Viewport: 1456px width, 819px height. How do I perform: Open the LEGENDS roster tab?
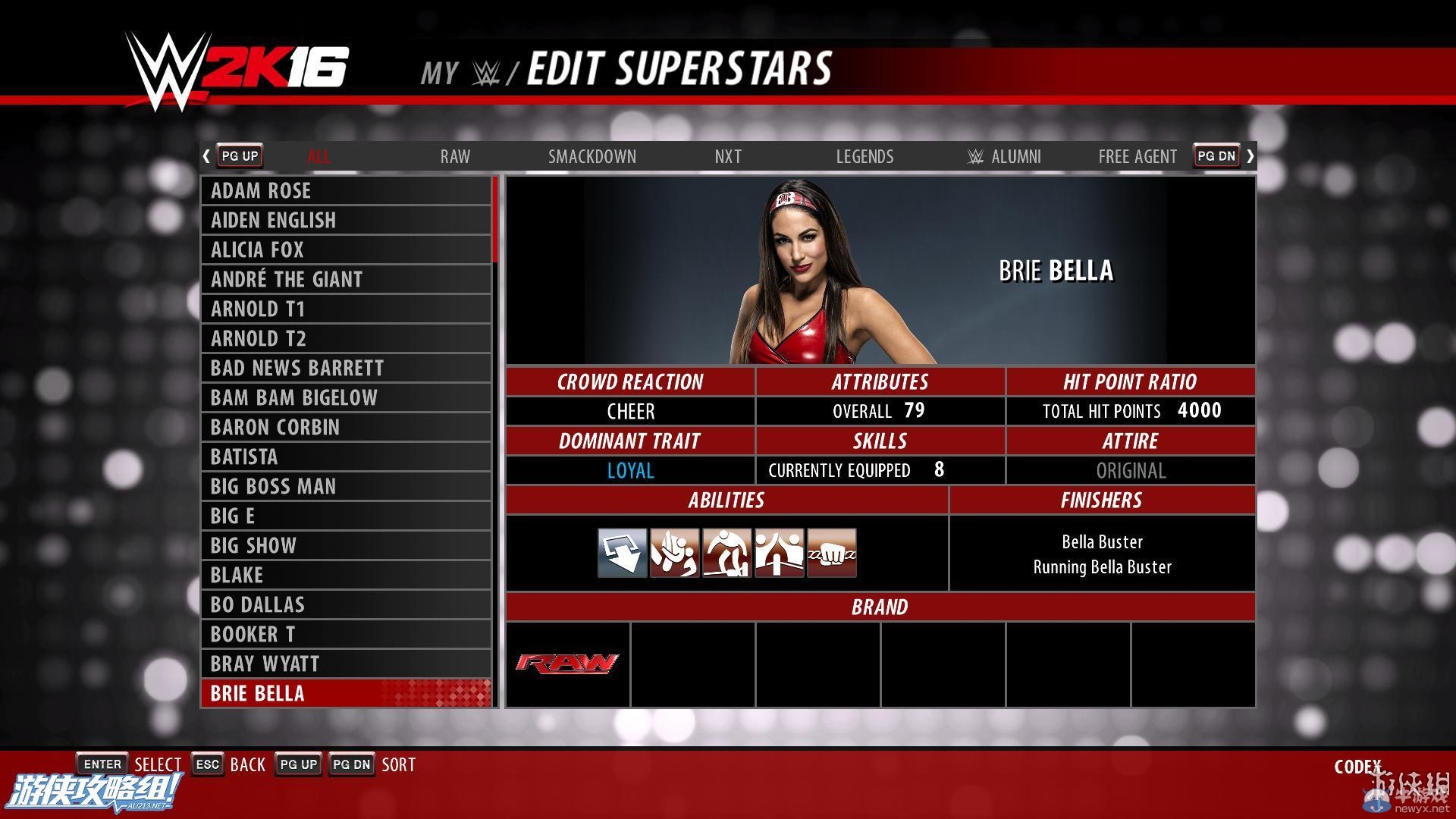point(864,156)
